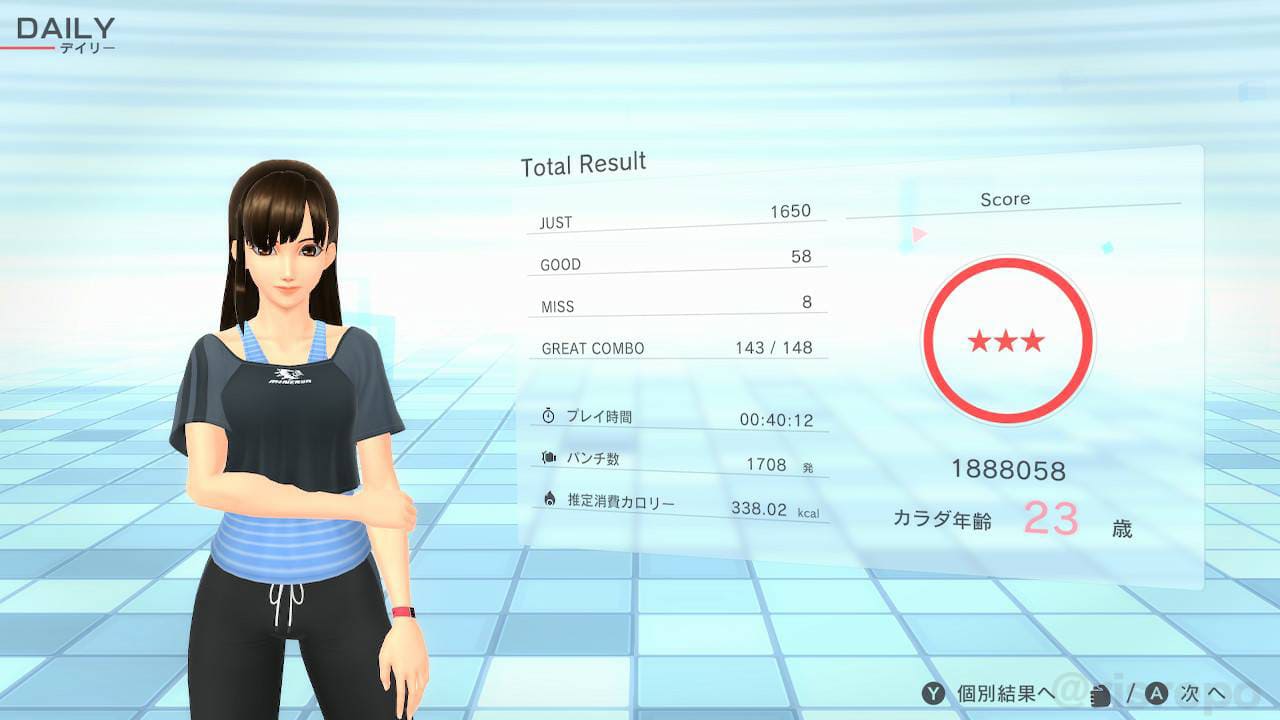Expand the GREAT COMBO 143/148 row

click(x=676, y=348)
